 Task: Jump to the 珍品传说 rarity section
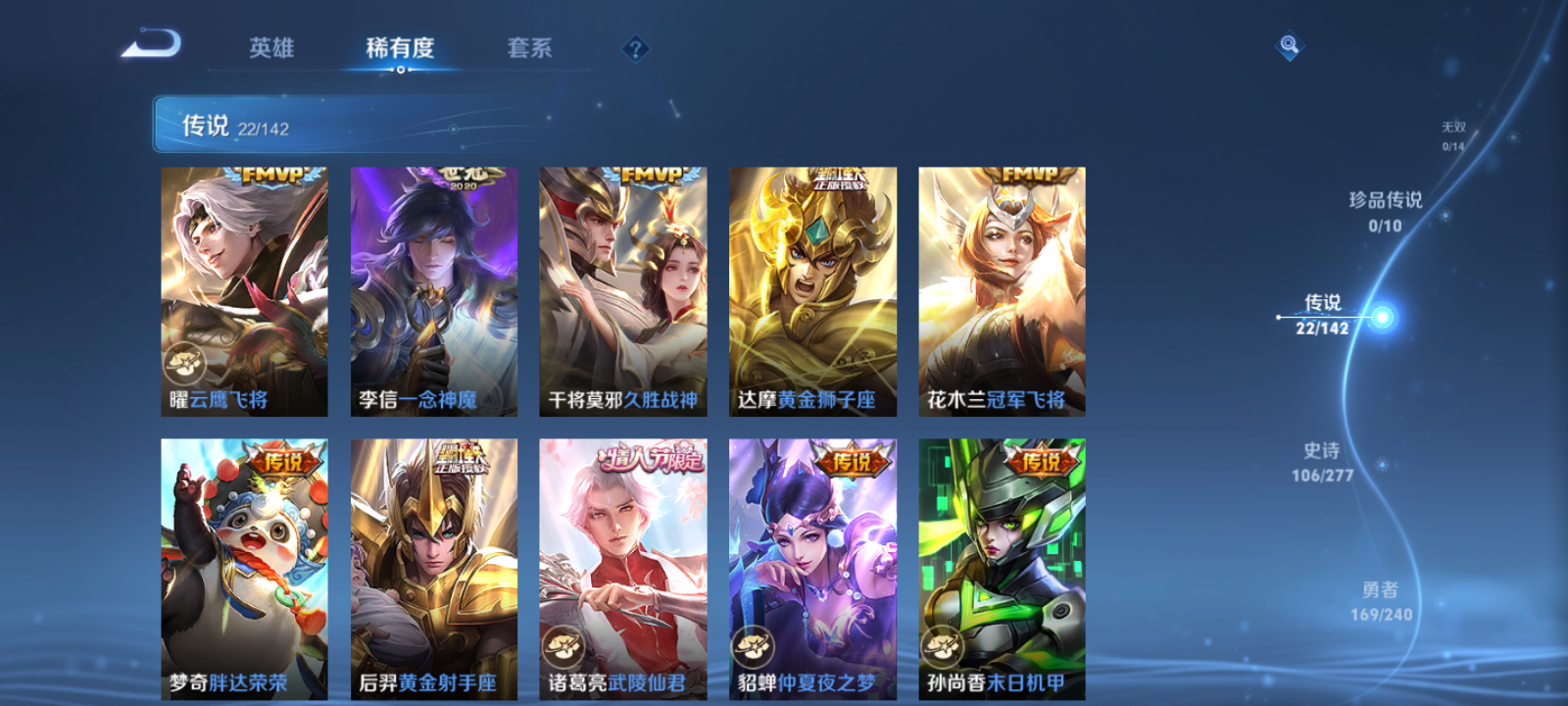[1387, 212]
